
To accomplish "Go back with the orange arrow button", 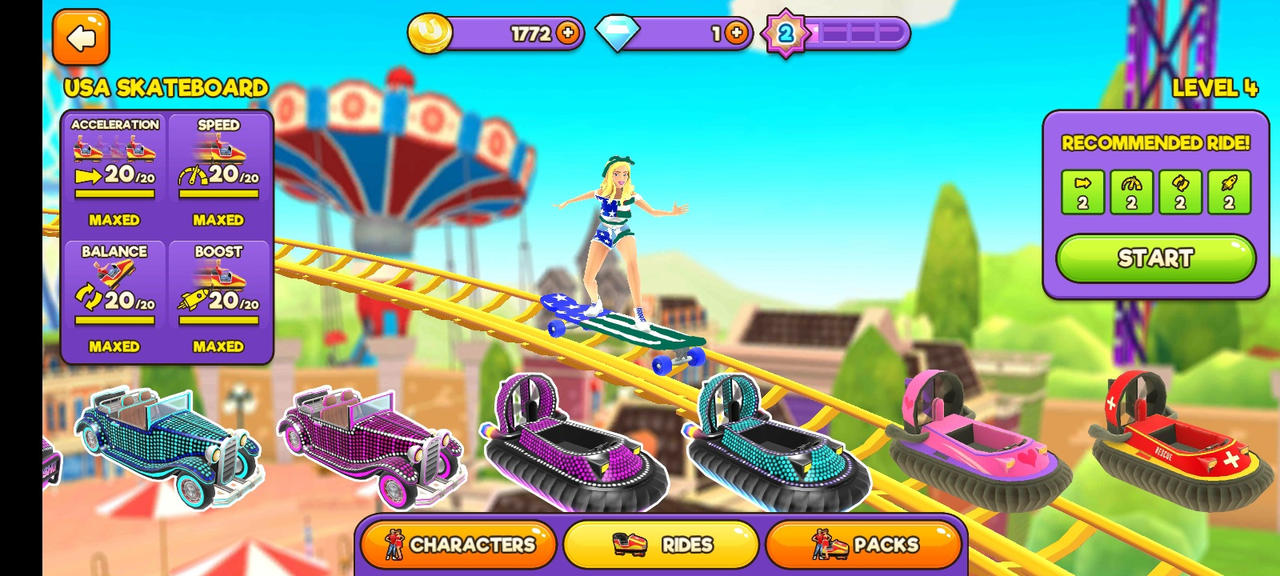I will [x=81, y=38].
